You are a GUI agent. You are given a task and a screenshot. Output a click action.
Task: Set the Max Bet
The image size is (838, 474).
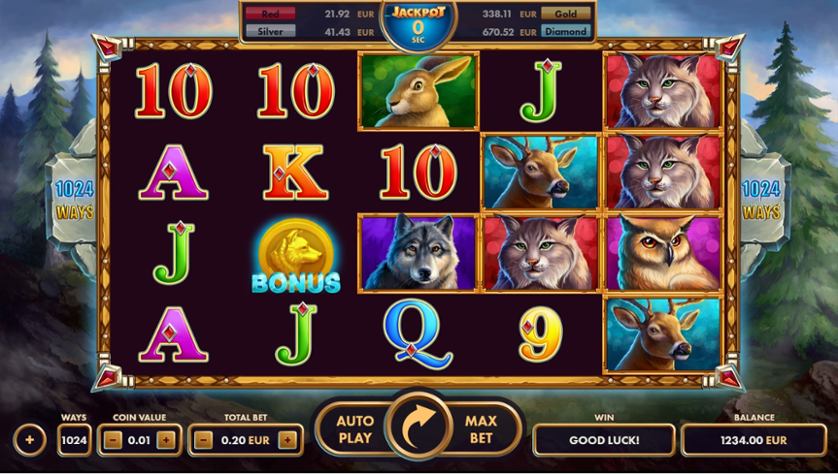pos(481,430)
